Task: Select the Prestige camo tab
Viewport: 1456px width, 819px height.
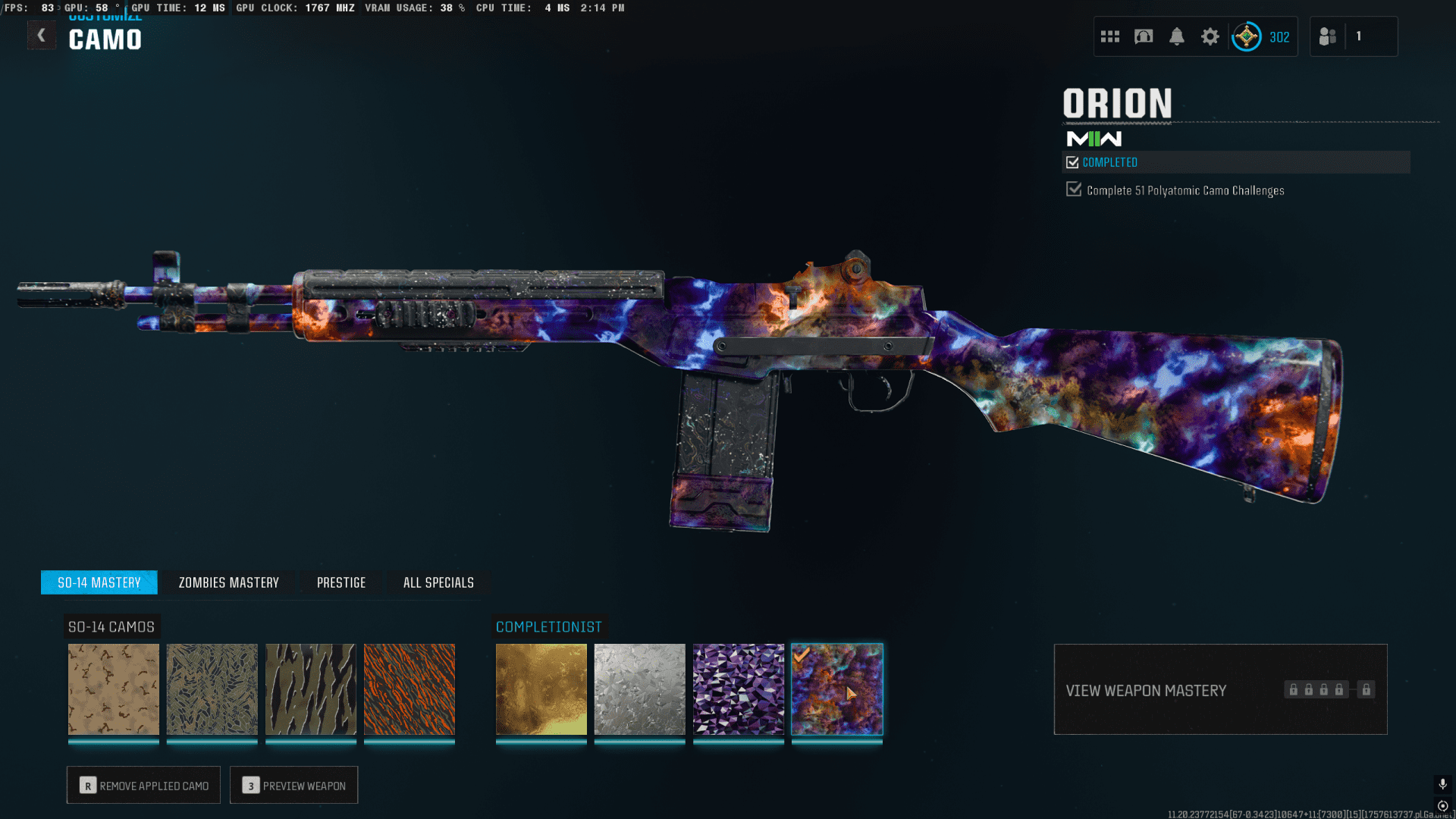Action: 341,582
